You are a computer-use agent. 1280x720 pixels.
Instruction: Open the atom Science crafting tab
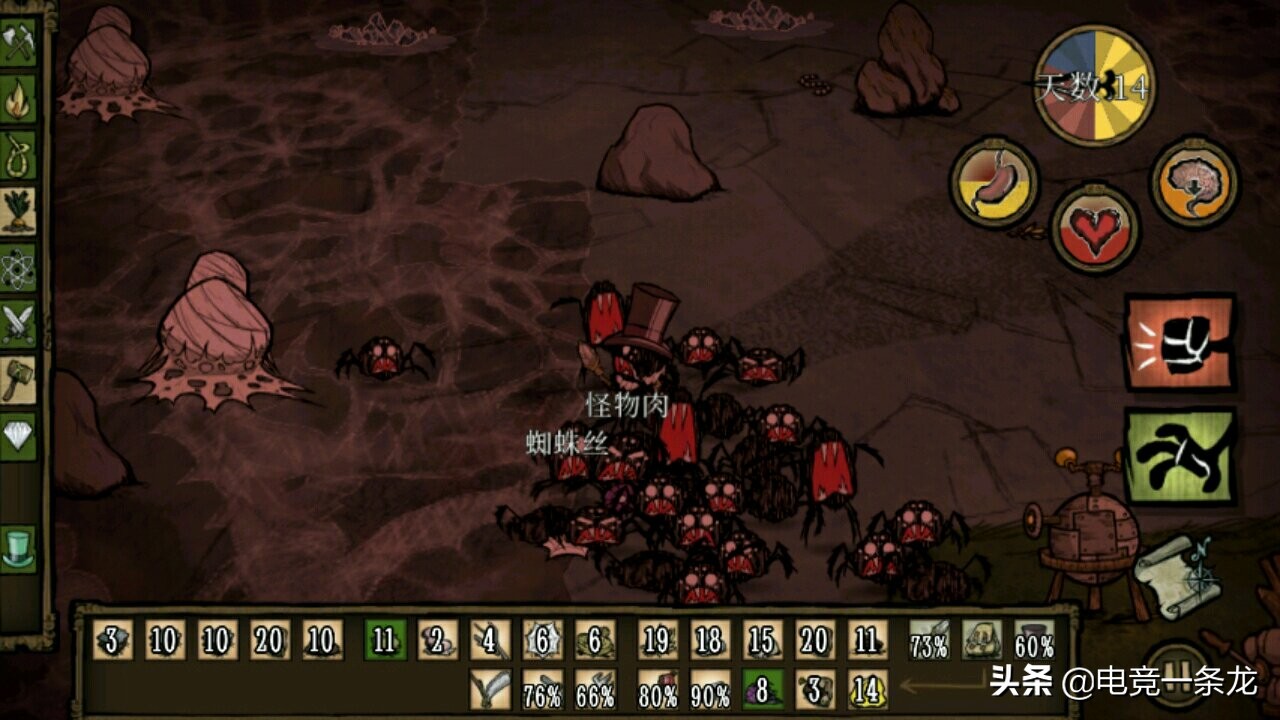pos(18,267)
